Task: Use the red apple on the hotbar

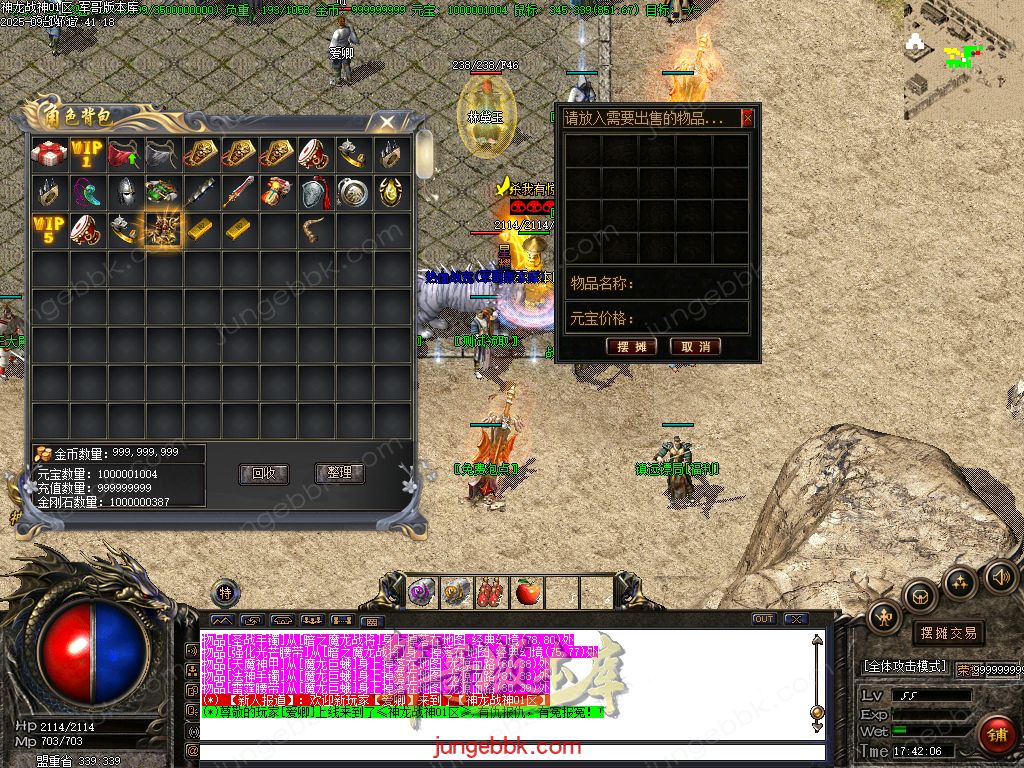Action: coord(526,593)
